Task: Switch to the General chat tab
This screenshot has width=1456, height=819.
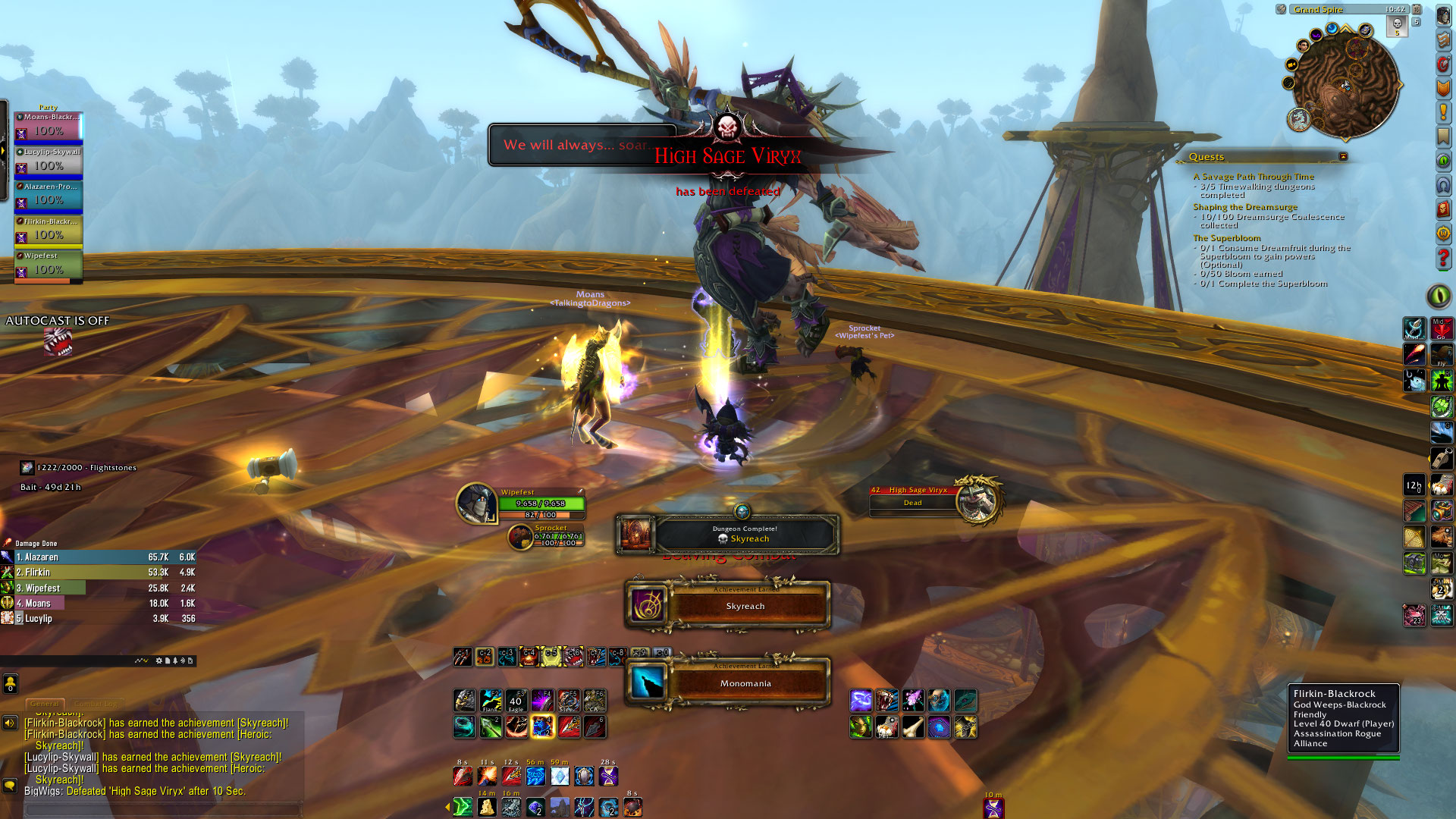Action: point(45,704)
